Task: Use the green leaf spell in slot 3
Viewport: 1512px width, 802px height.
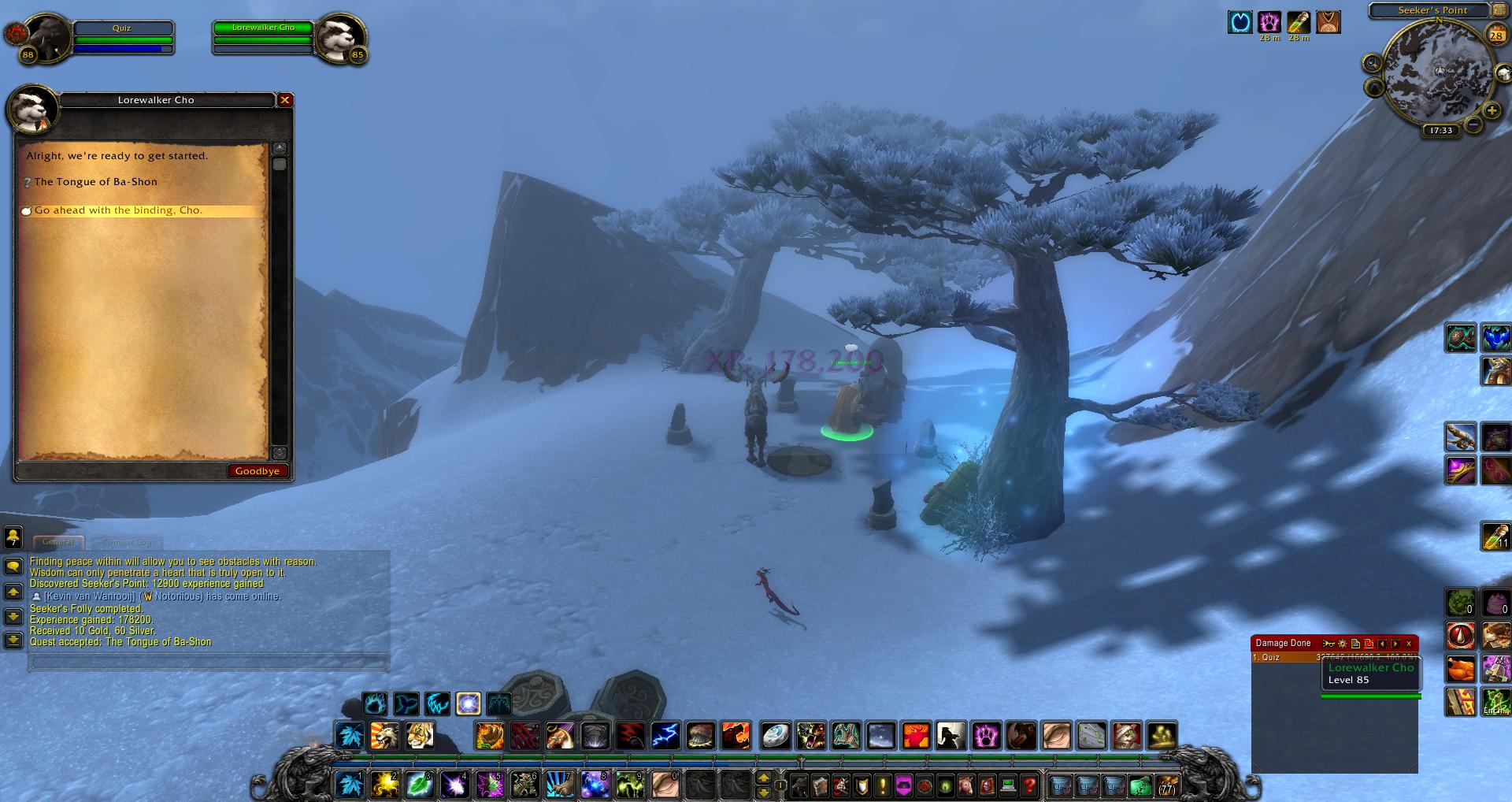Action: click(x=419, y=785)
